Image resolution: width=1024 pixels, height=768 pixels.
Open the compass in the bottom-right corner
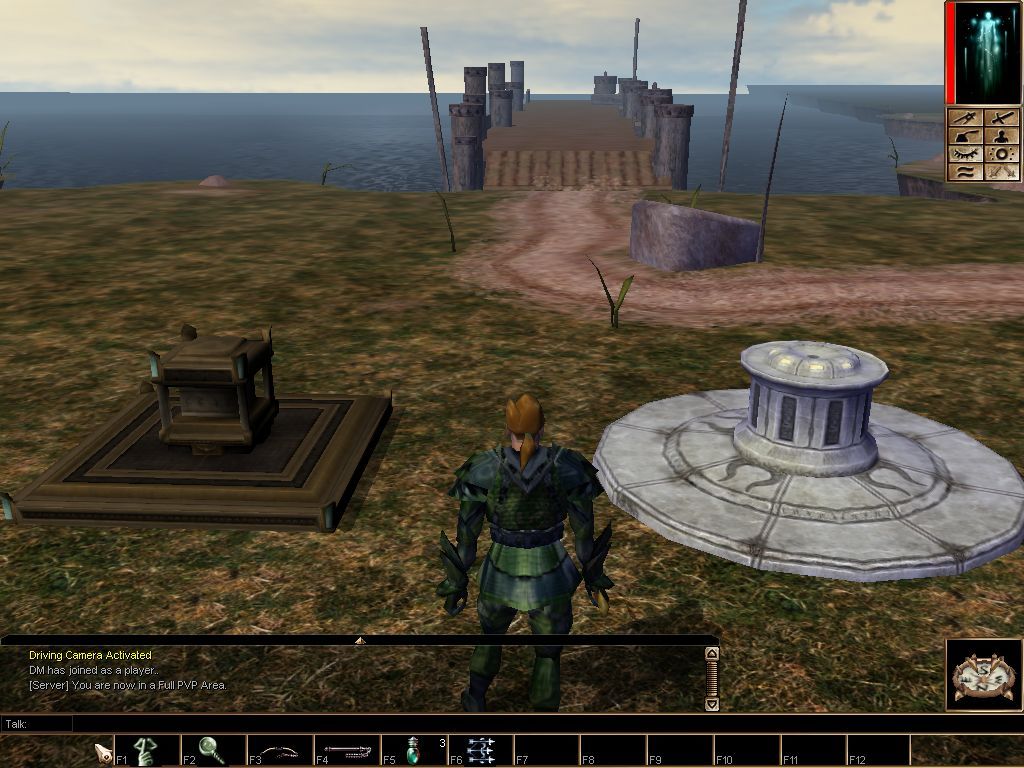pyautogui.click(x=984, y=675)
